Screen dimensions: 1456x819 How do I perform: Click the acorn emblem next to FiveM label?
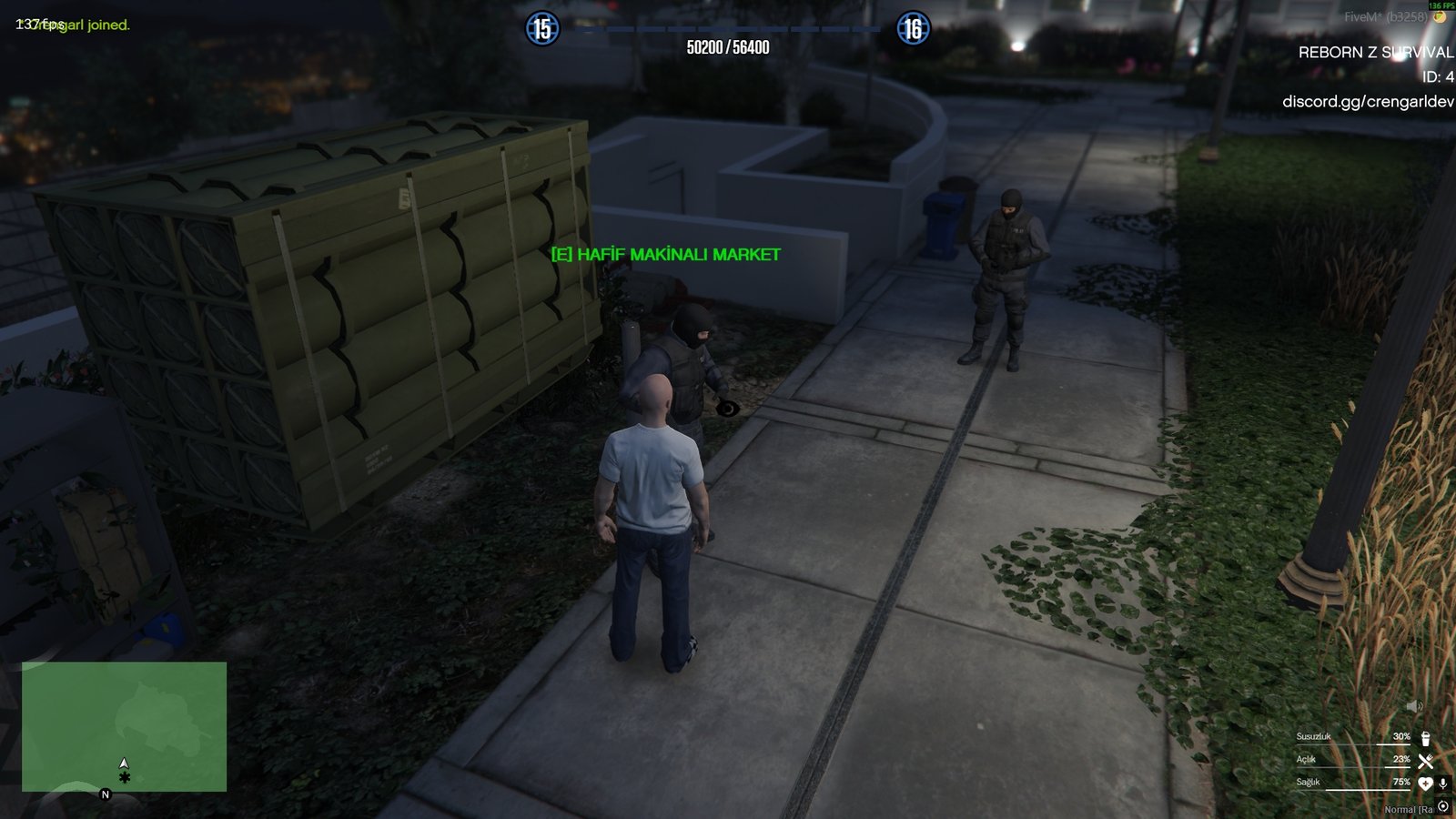pyautogui.click(x=1439, y=16)
